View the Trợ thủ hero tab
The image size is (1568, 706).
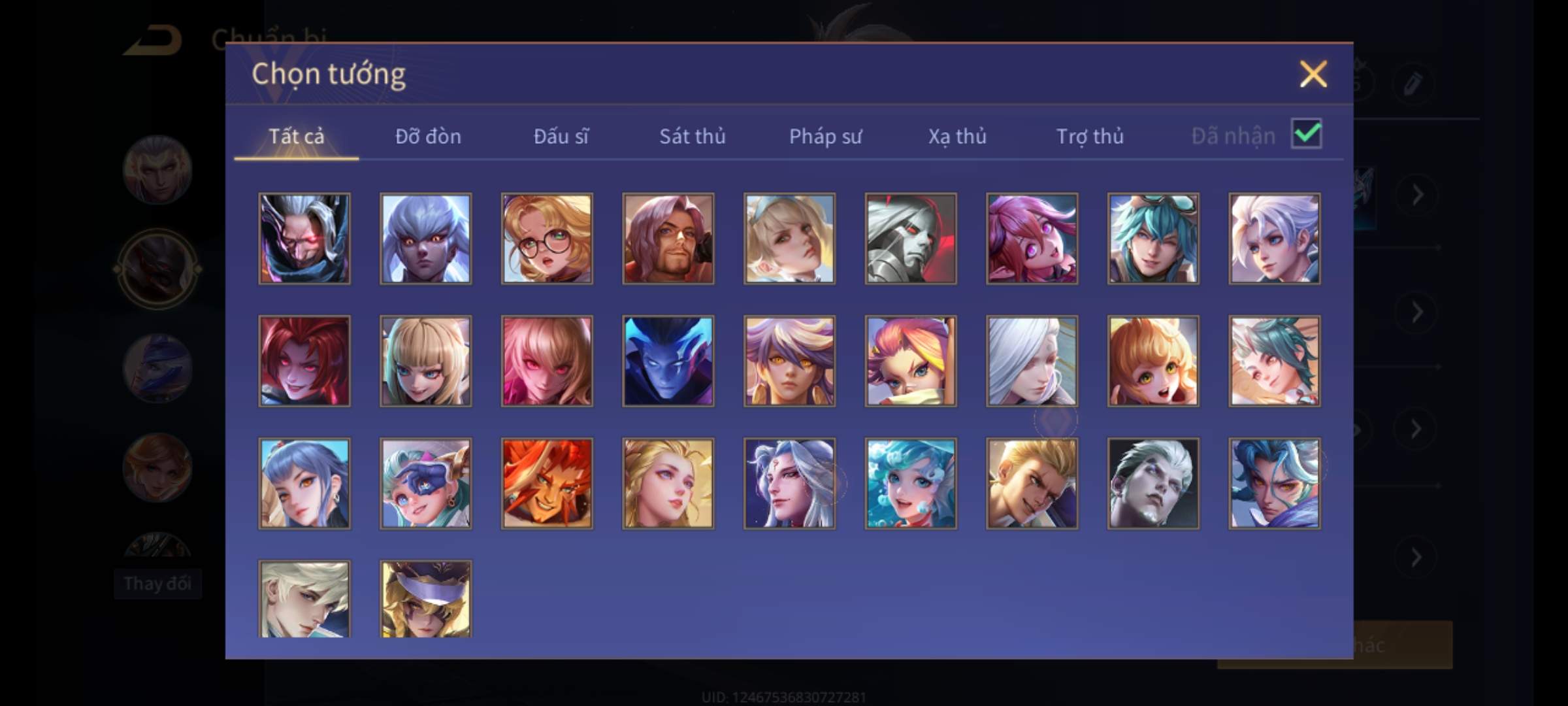tap(1090, 136)
